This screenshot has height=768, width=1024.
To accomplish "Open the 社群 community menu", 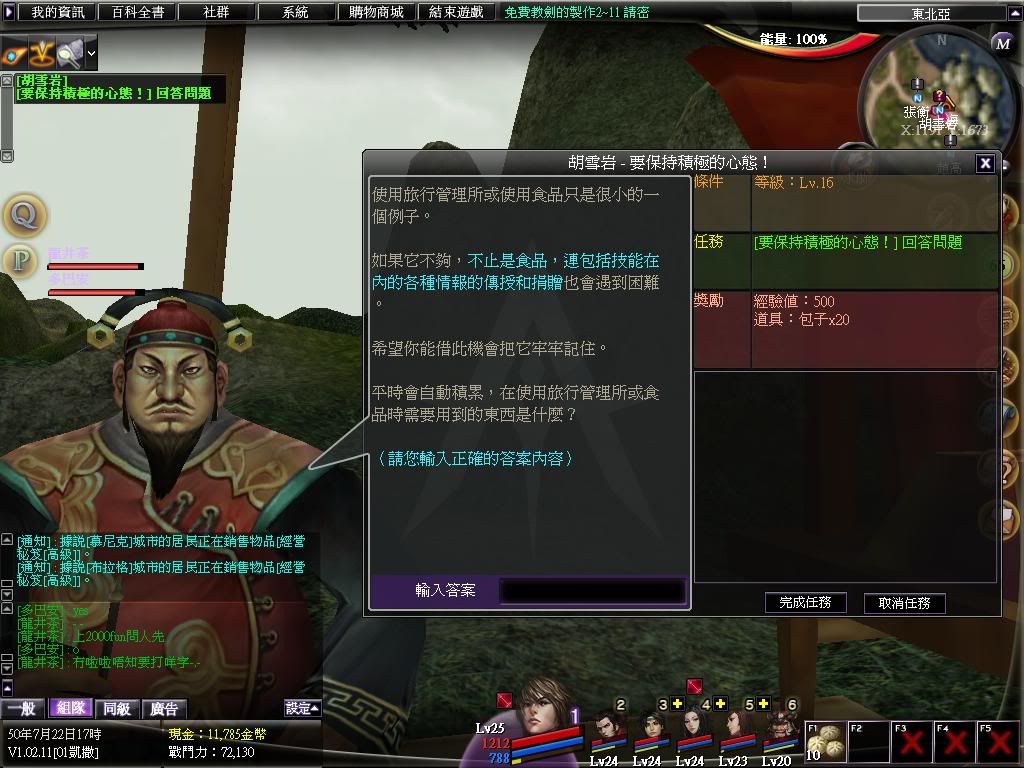I will click(x=217, y=12).
